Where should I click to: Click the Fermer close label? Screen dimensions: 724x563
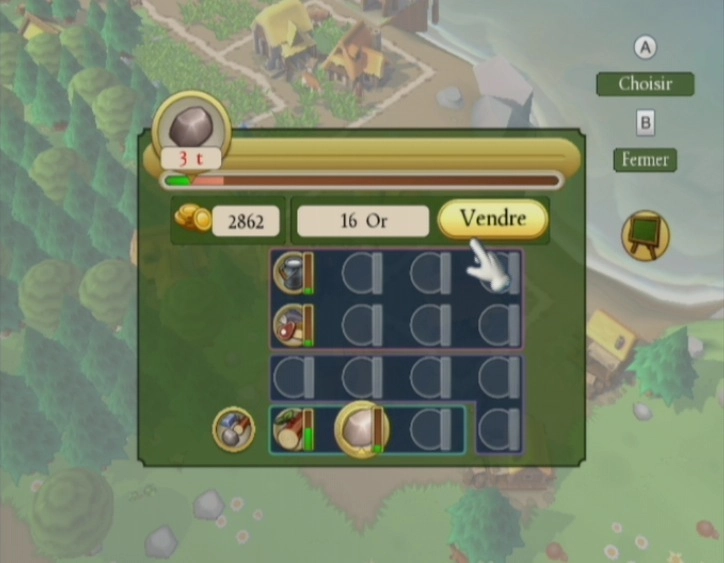click(x=645, y=159)
